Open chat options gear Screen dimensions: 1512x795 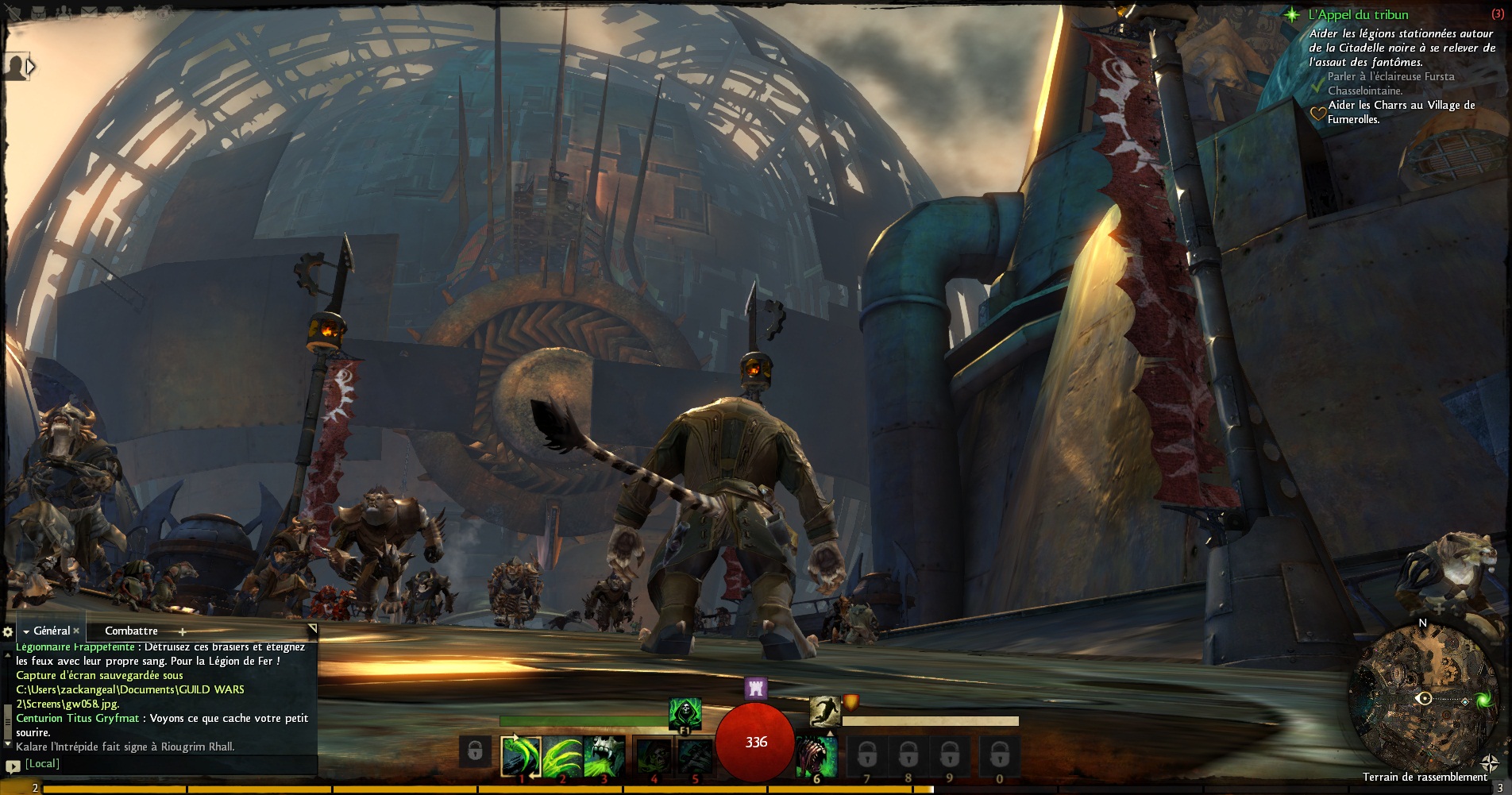[x=8, y=631]
